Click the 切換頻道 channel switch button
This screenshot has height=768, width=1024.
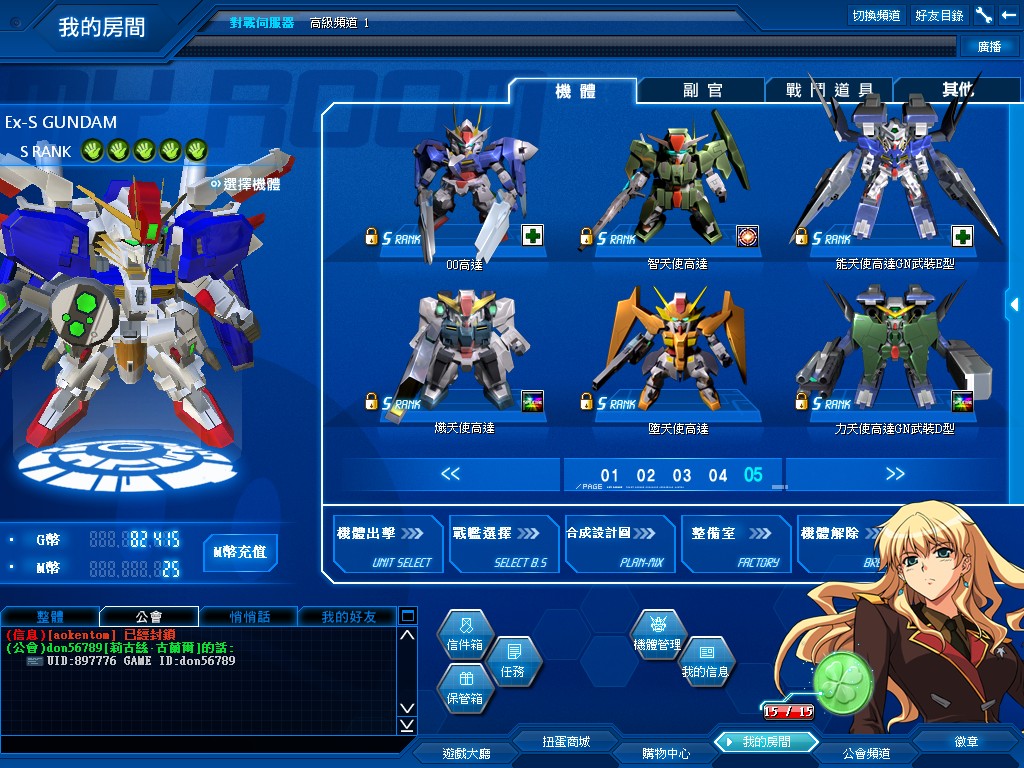876,15
